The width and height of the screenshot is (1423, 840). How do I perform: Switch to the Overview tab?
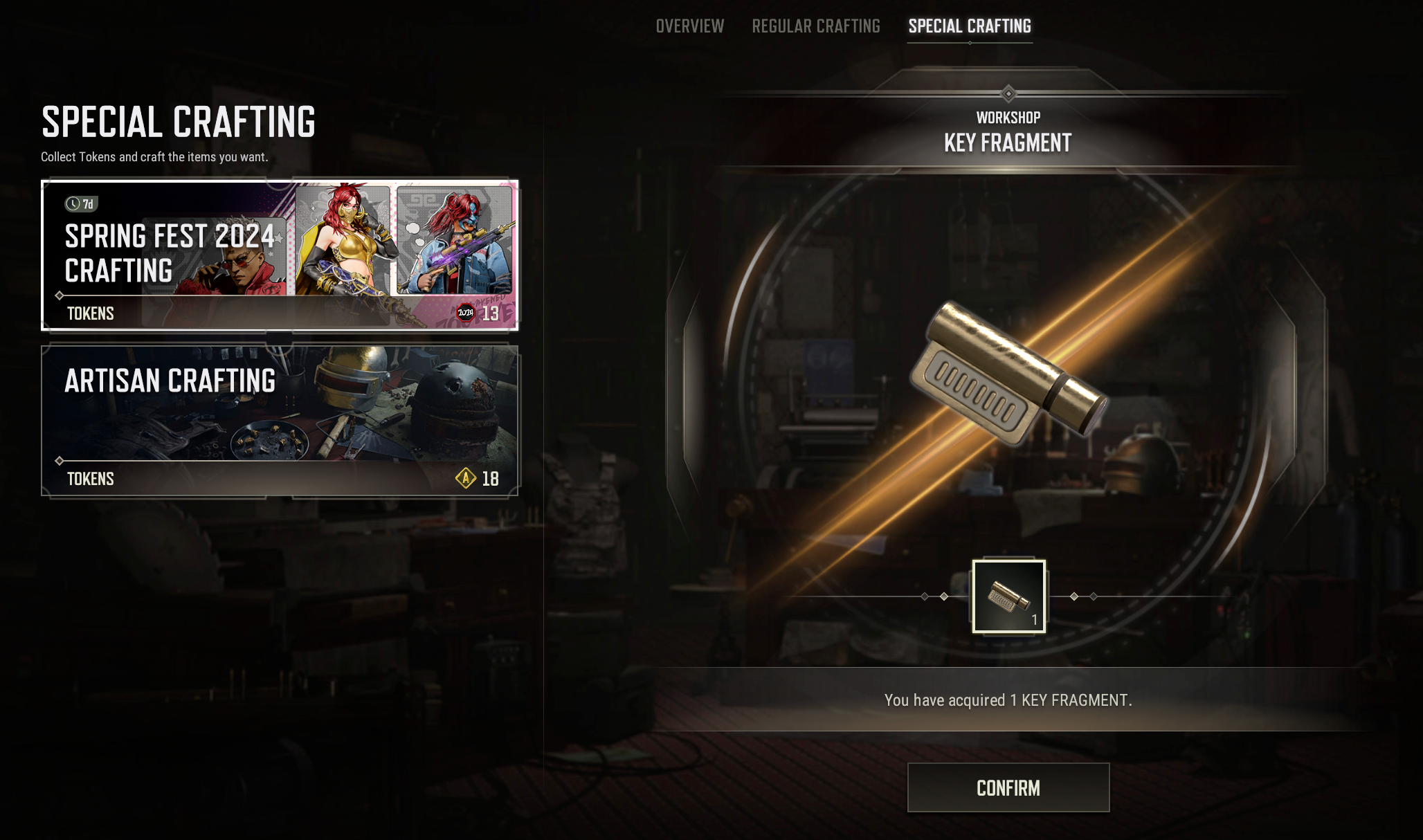pos(689,26)
